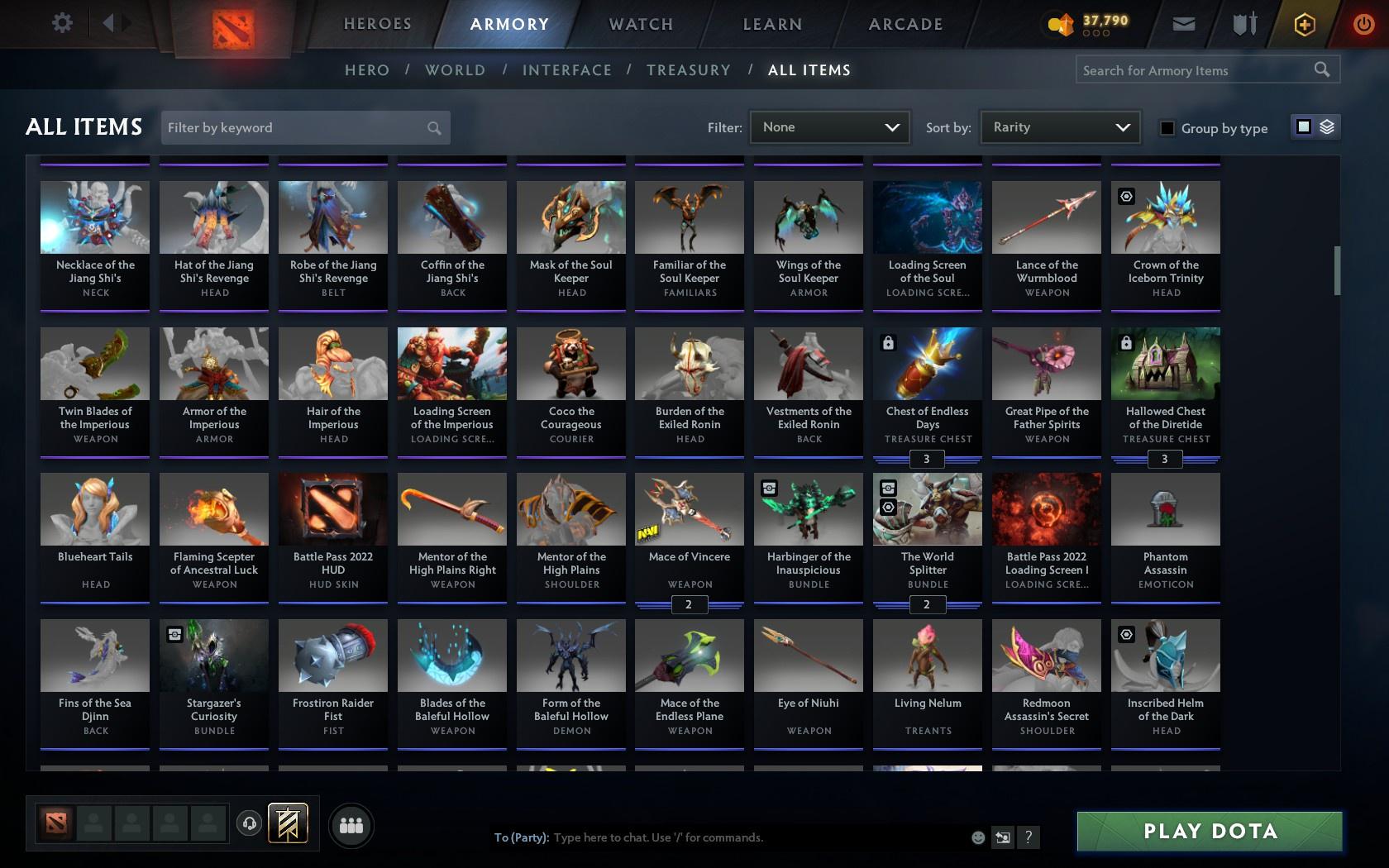The image size is (1389, 868).
Task: Open the friends list with the people icon
Action: [x=351, y=824]
